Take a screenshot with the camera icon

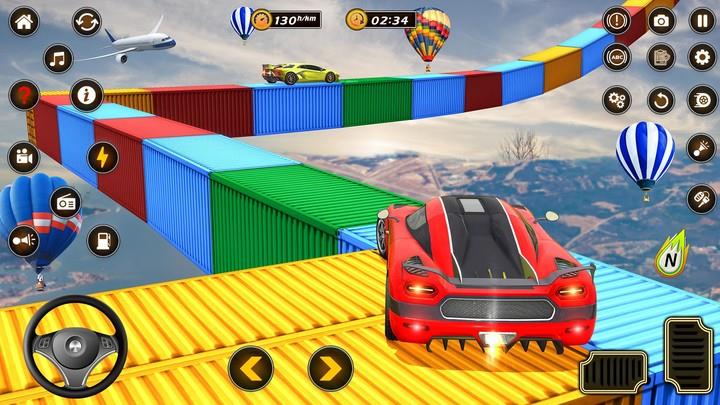(x=660, y=20)
